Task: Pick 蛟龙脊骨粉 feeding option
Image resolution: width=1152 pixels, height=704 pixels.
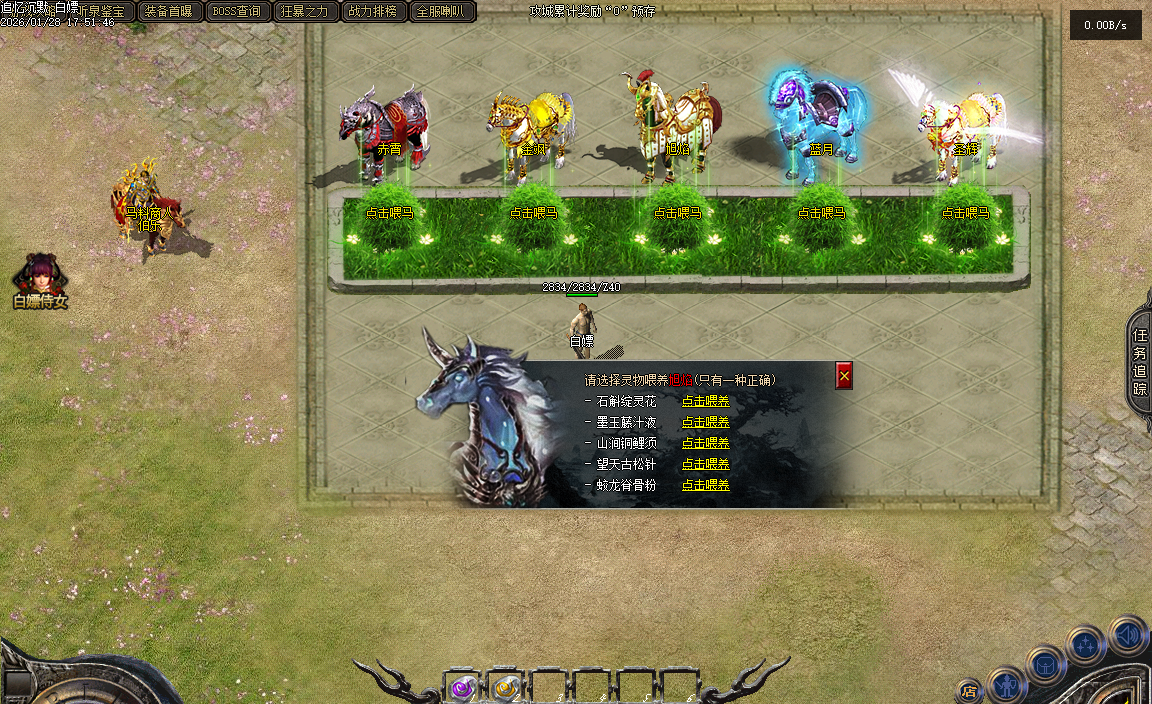Action: pos(705,485)
